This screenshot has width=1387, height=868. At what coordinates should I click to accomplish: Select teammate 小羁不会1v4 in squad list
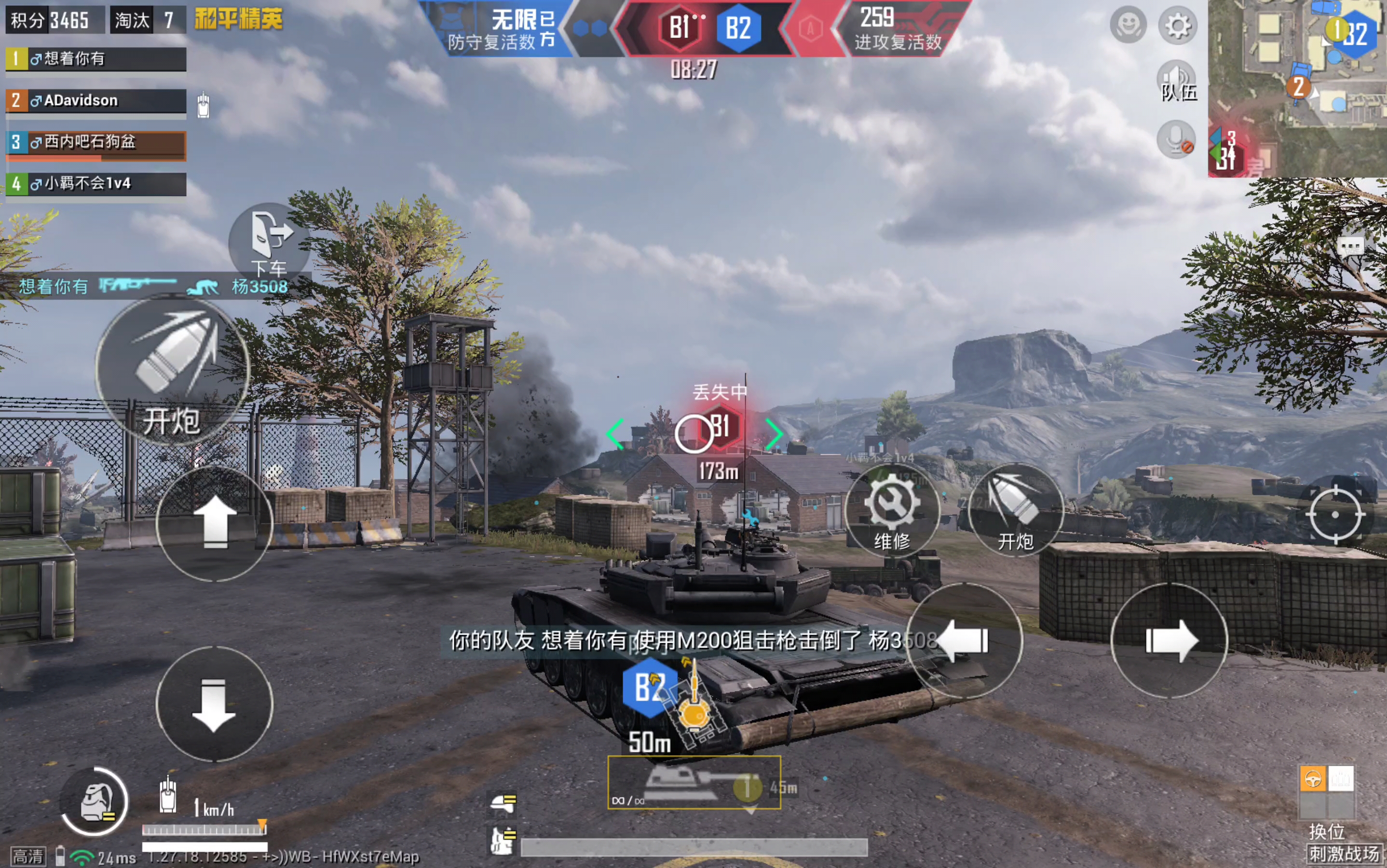point(96,184)
